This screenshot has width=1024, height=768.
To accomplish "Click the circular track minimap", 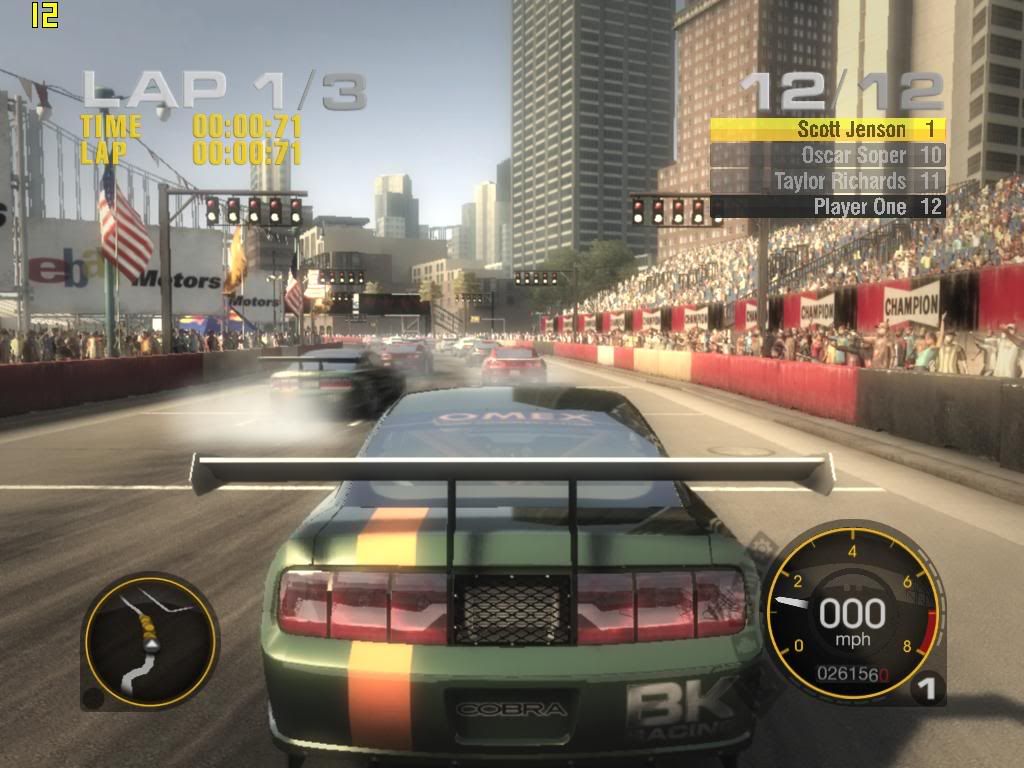I will coord(149,640).
